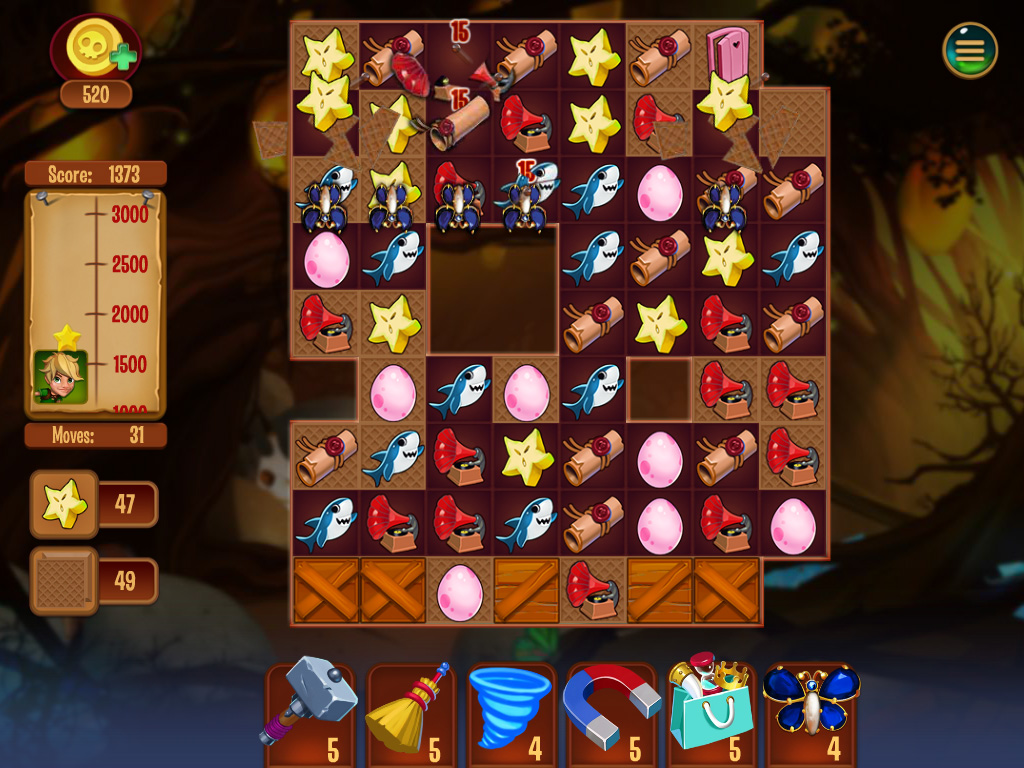
Task: Open the hamburger pause menu
Action: tap(969, 49)
